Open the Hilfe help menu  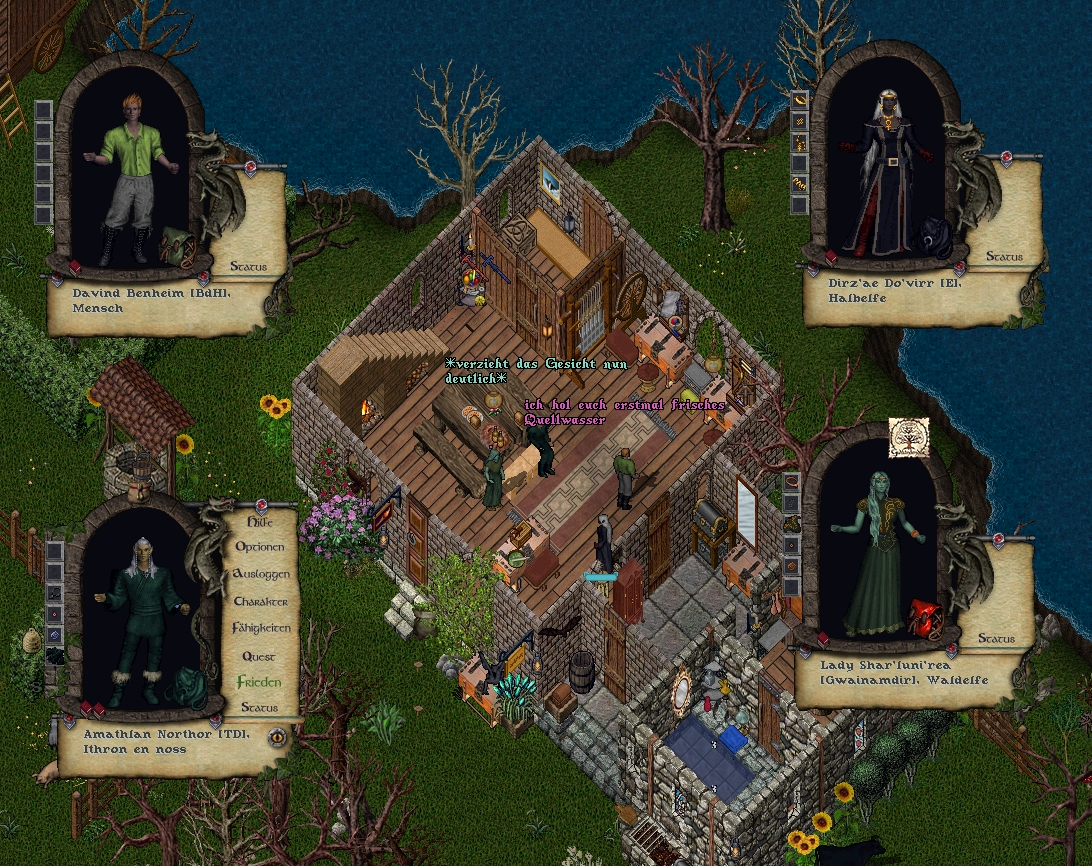click(x=258, y=521)
